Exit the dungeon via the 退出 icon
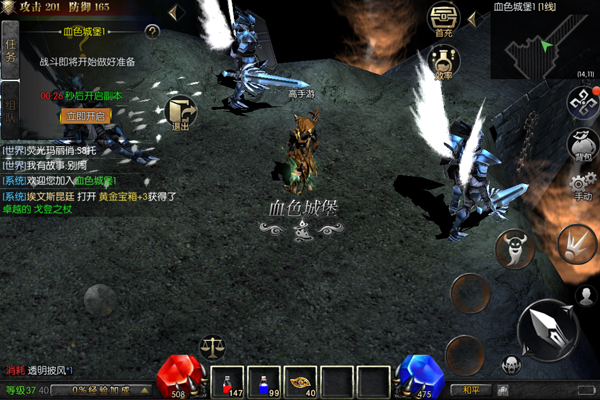This screenshot has width=600, height=400. pos(181,113)
